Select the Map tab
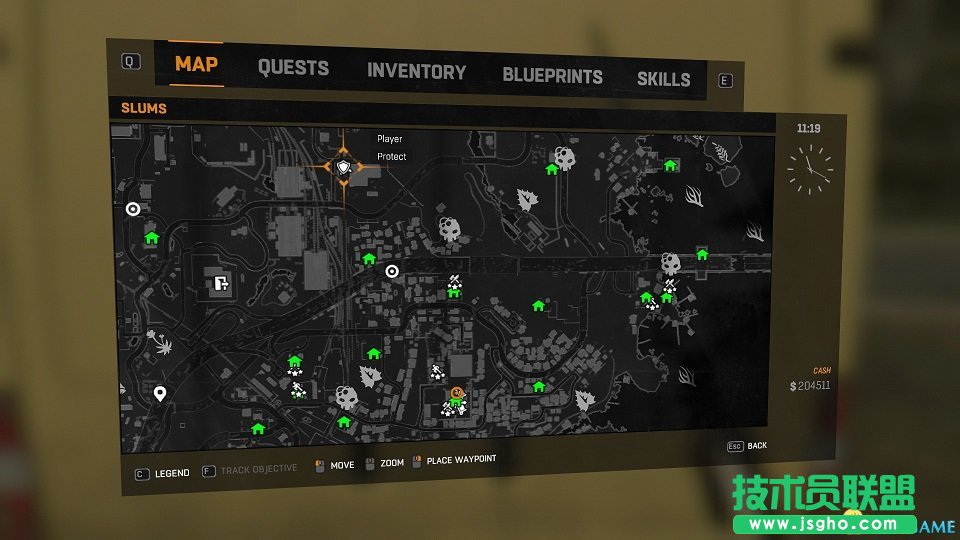Screen dimensions: 960x540 click(196, 64)
